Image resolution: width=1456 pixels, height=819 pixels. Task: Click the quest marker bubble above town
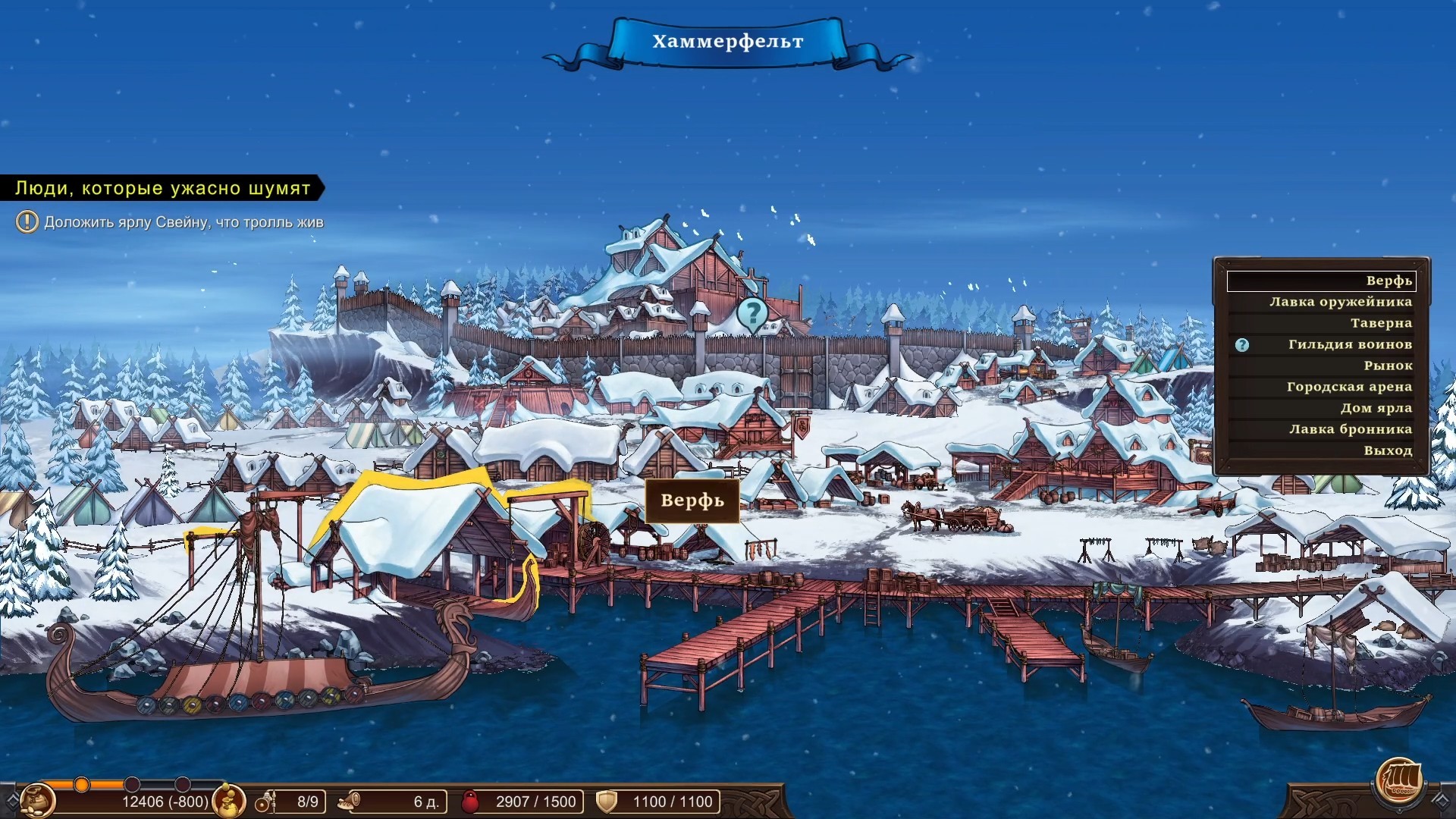point(752,312)
